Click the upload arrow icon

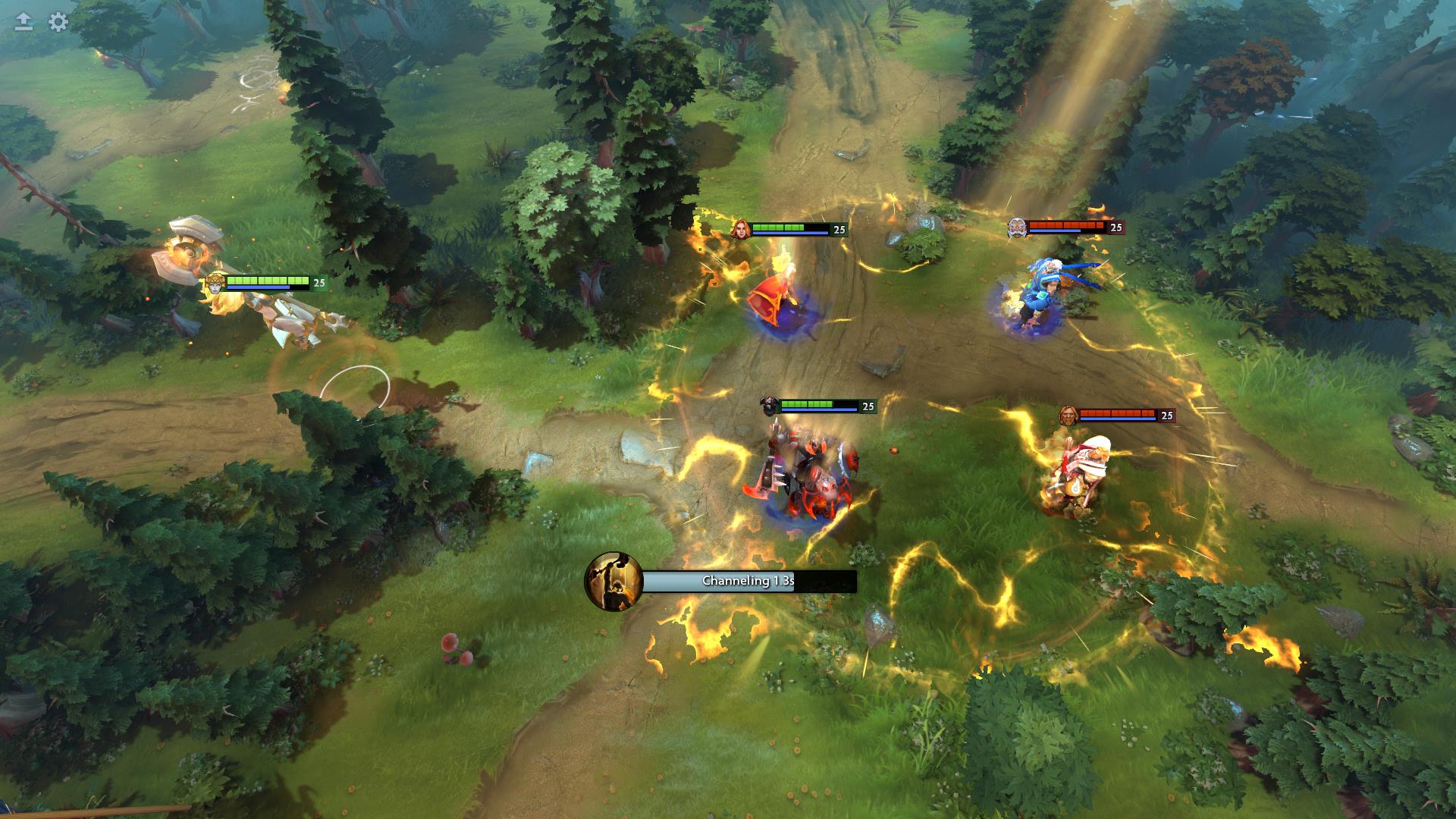[24, 22]
